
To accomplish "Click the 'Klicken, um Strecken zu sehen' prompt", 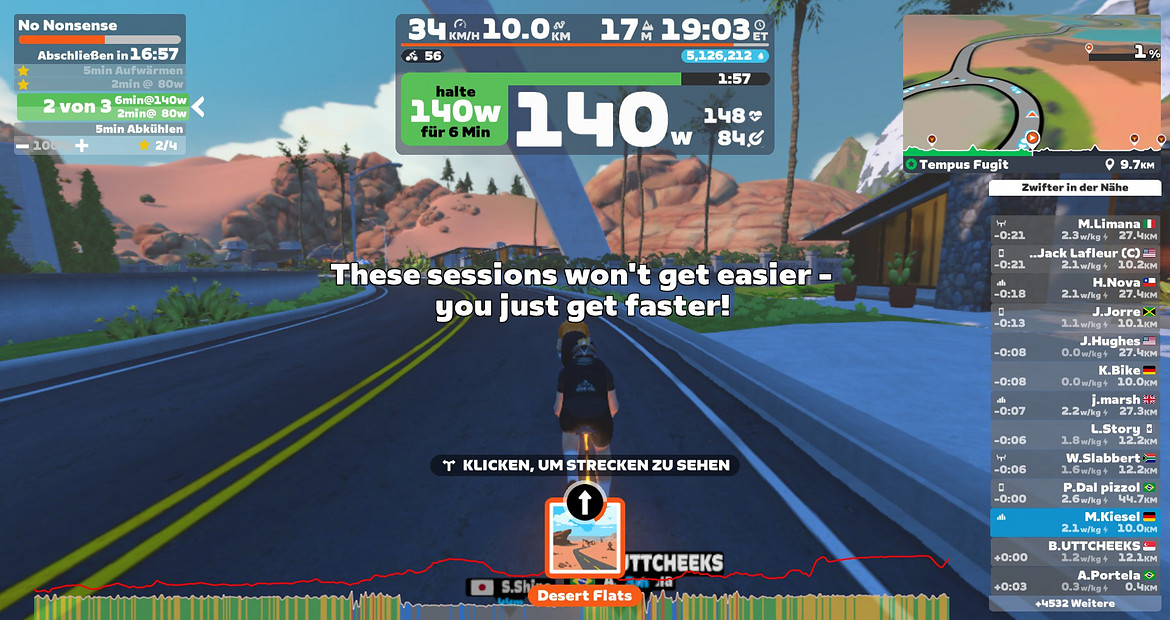I will point(585,465).
